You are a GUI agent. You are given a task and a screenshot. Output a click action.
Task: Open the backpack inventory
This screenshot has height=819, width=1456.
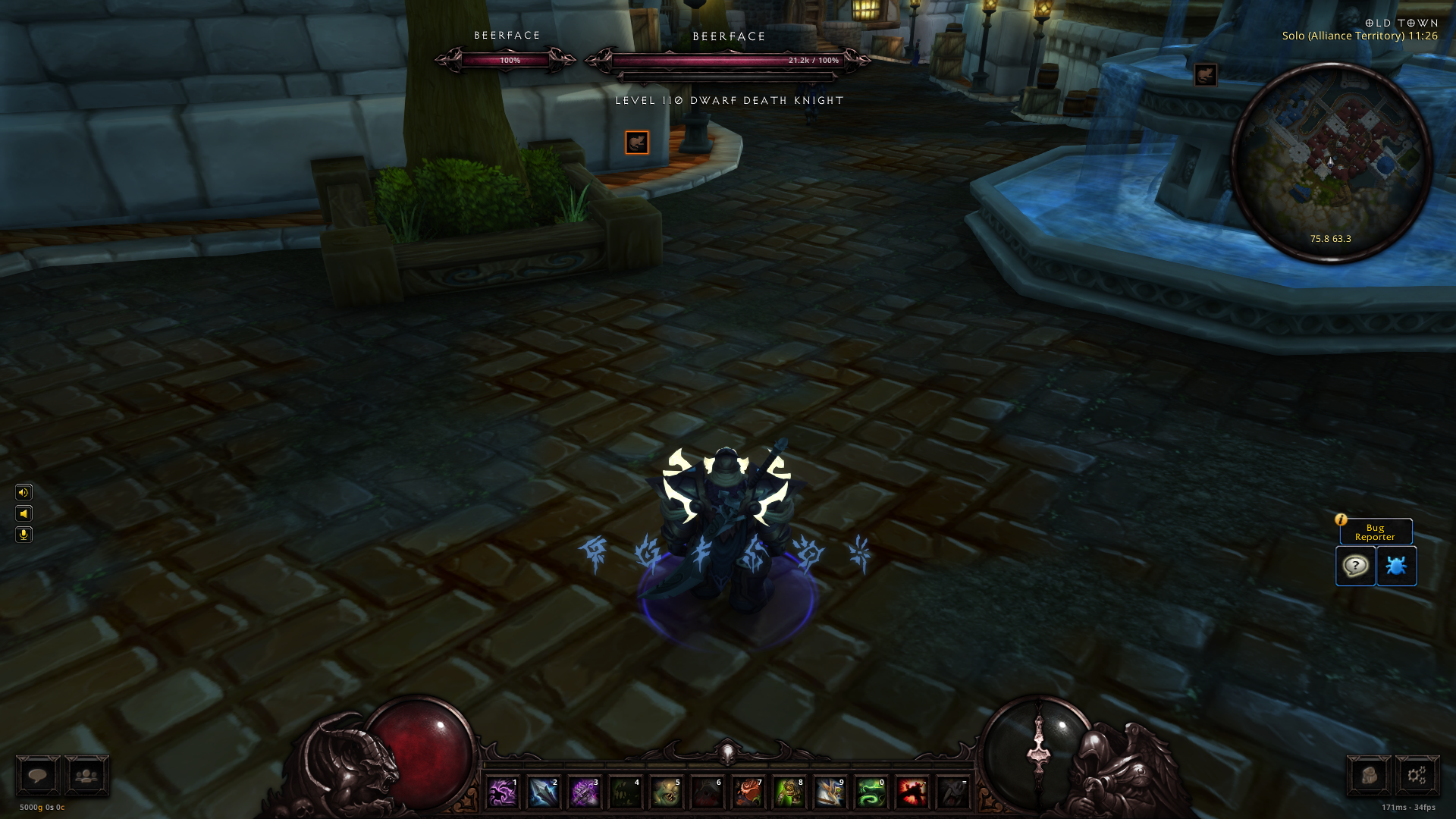(1368, 776)
